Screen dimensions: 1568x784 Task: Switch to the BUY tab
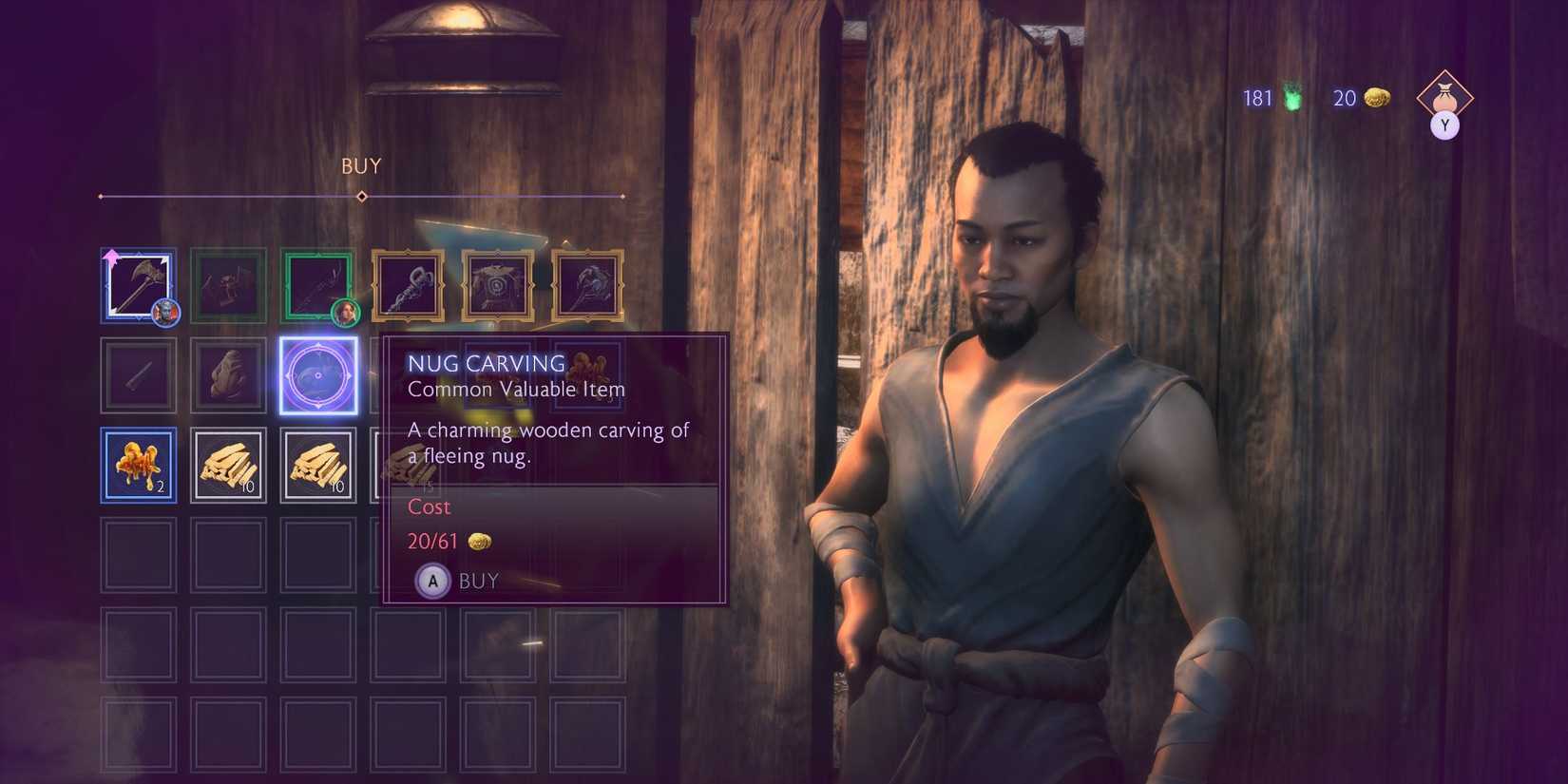[361, 166]
